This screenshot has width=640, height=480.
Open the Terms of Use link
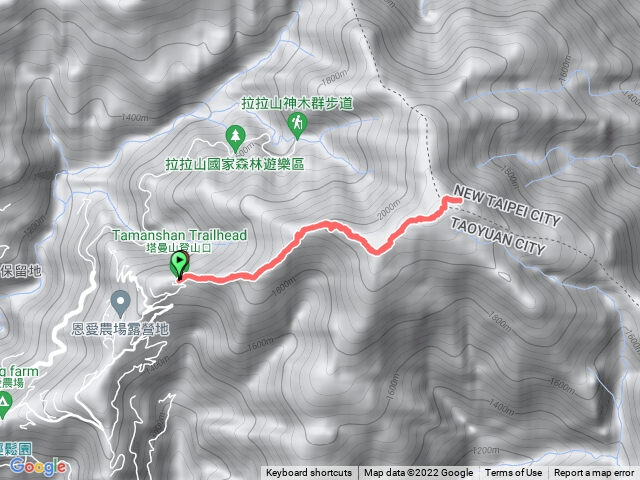tap(514, 473)
